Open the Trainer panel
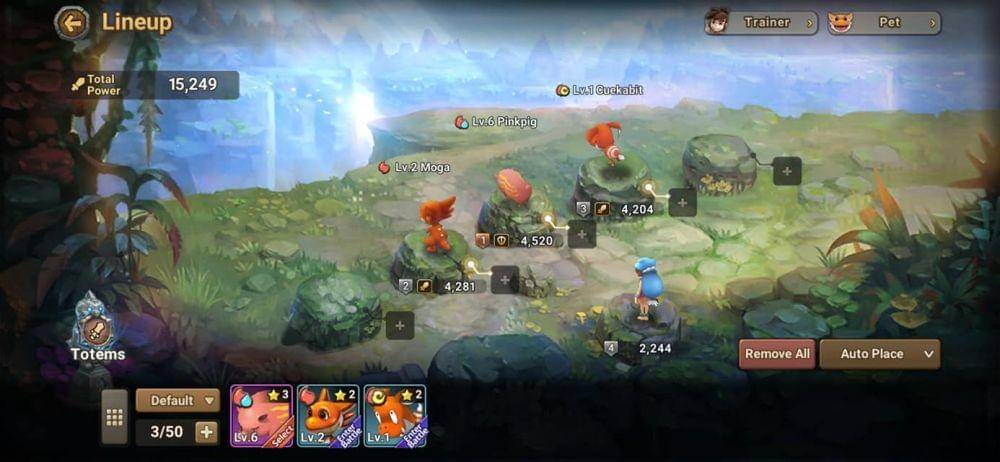Image resolution: width=1000 pixels, height=462 pixels. (761, 22)
